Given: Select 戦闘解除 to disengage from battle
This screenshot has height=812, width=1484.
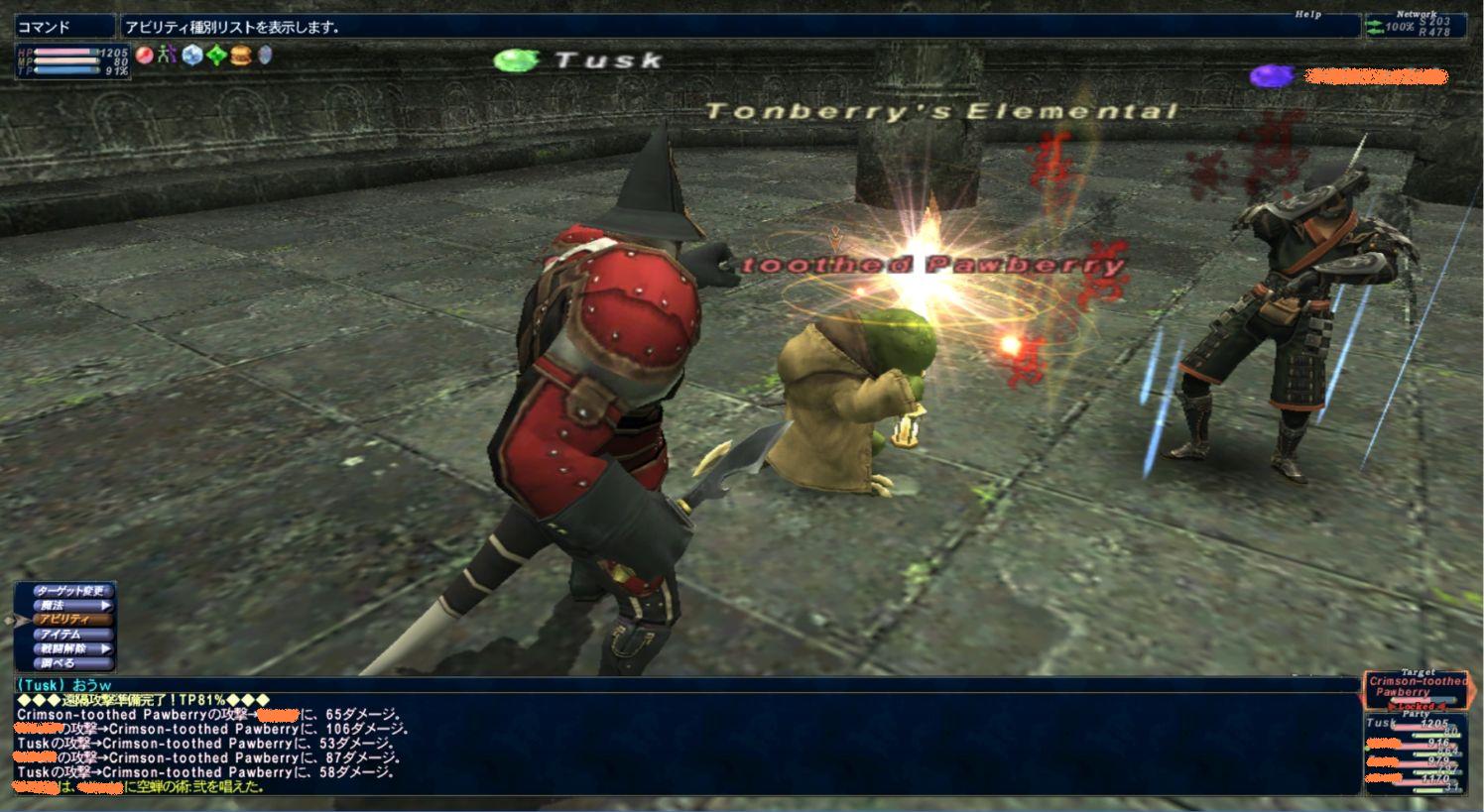Looking at the screenshot, I should 69,648.
